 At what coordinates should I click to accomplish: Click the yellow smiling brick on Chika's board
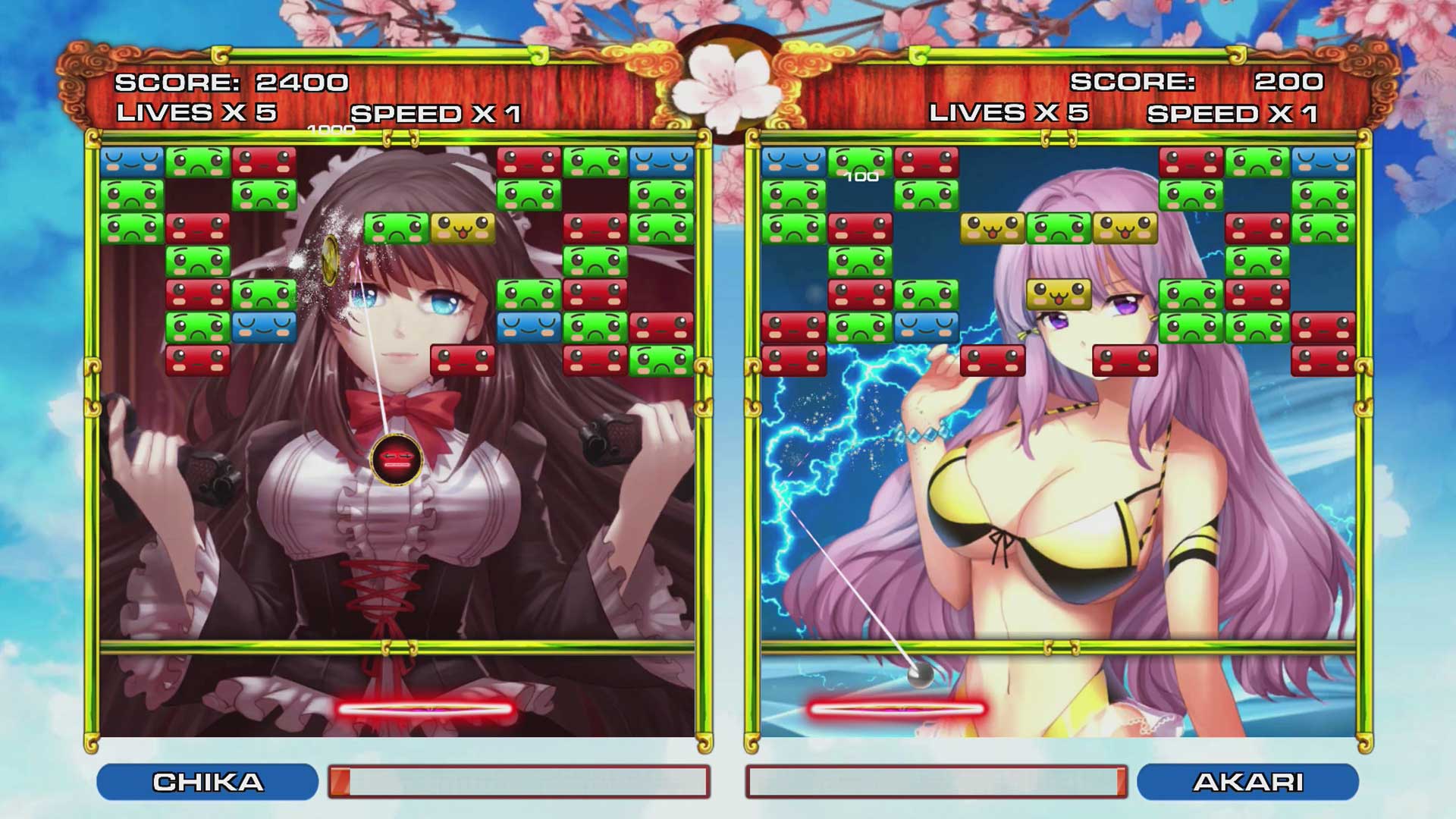point(463,227)
